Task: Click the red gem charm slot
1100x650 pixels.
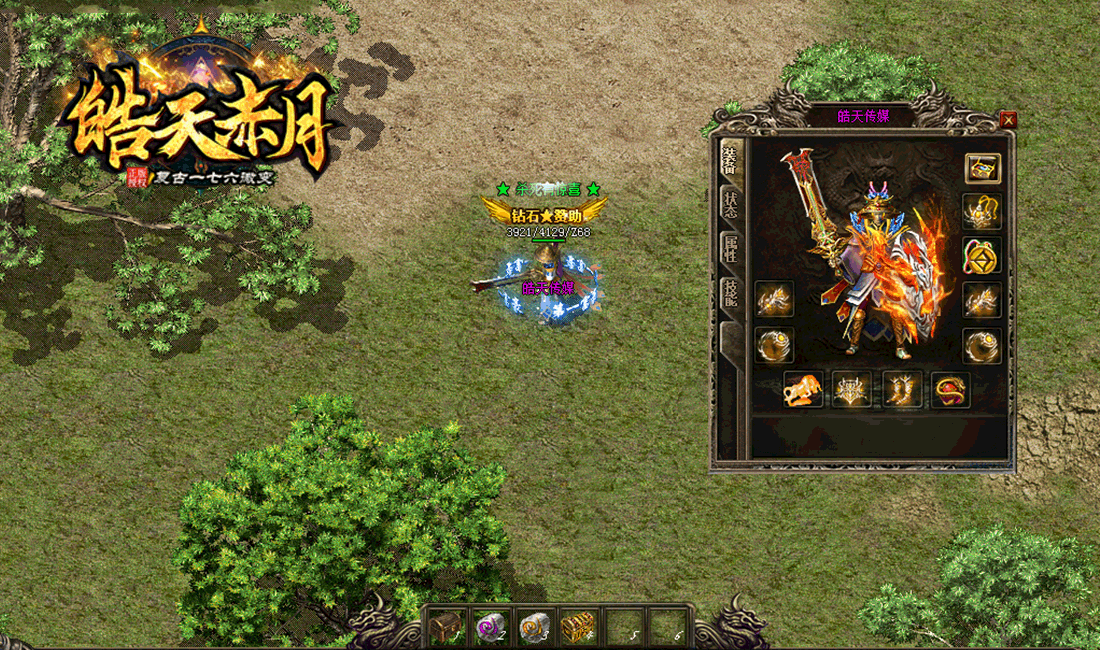Action: [951, 389]
